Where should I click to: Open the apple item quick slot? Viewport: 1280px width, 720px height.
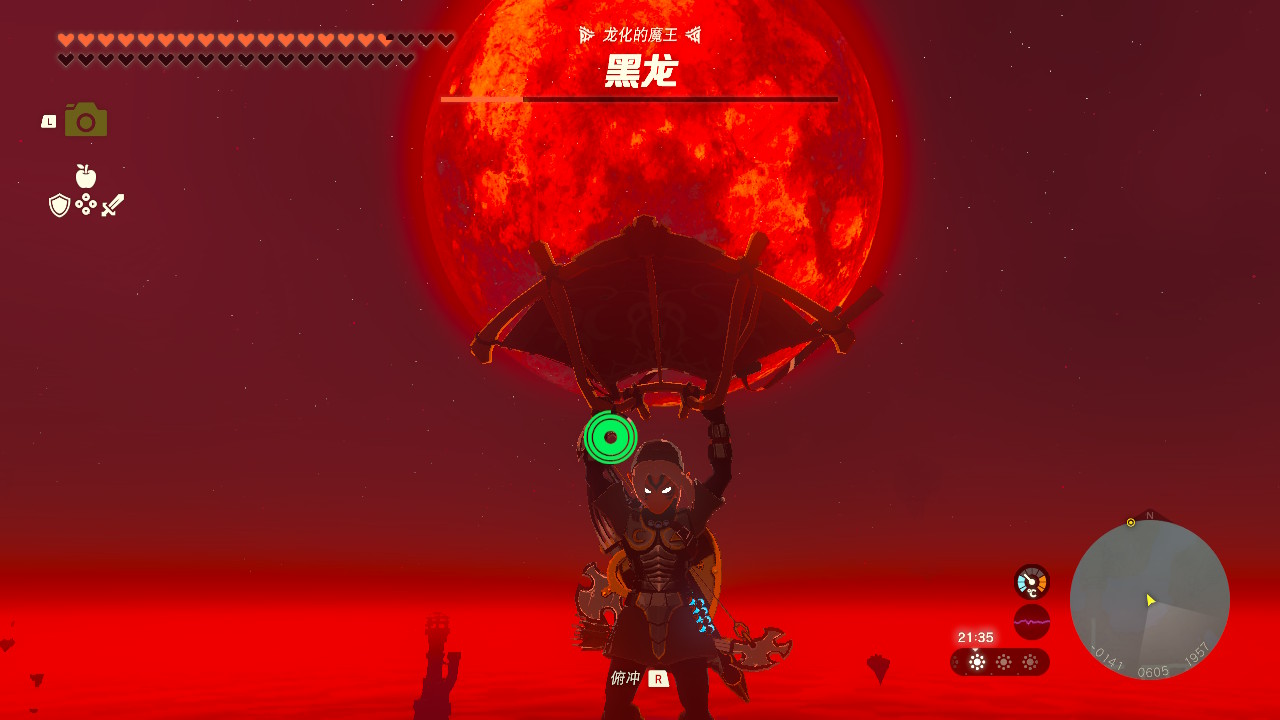(x=86, y=176)
